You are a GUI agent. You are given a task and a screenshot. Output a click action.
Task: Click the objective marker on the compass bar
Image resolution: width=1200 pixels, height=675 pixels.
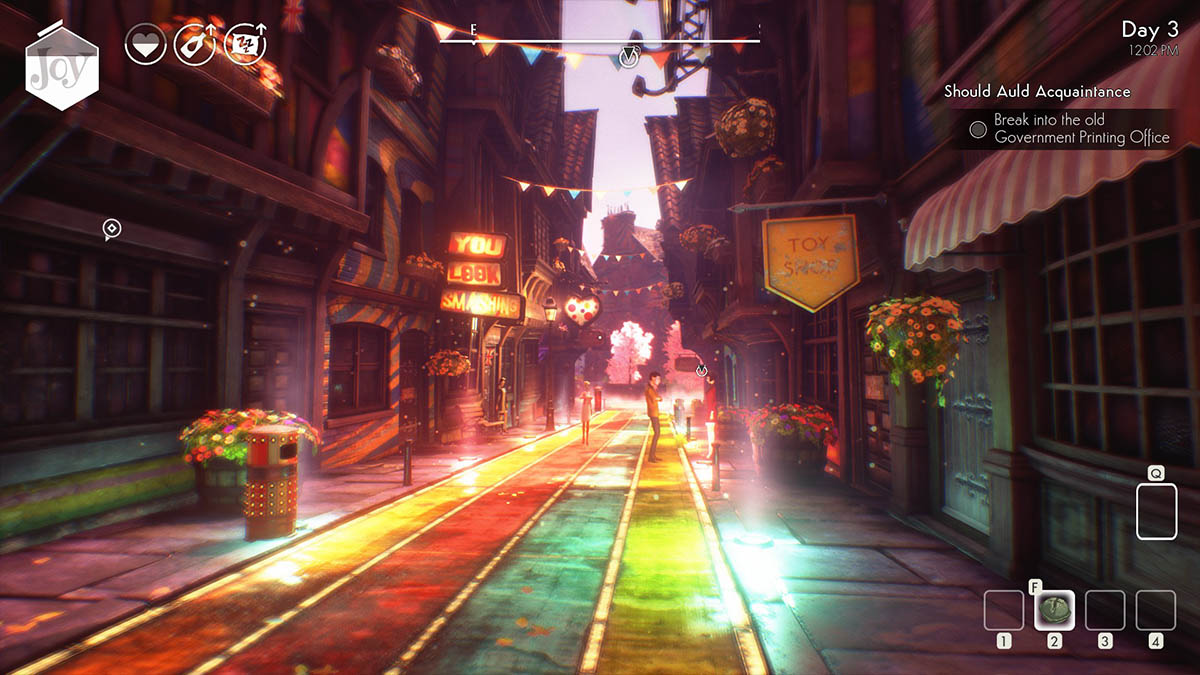tap(628, 56)
